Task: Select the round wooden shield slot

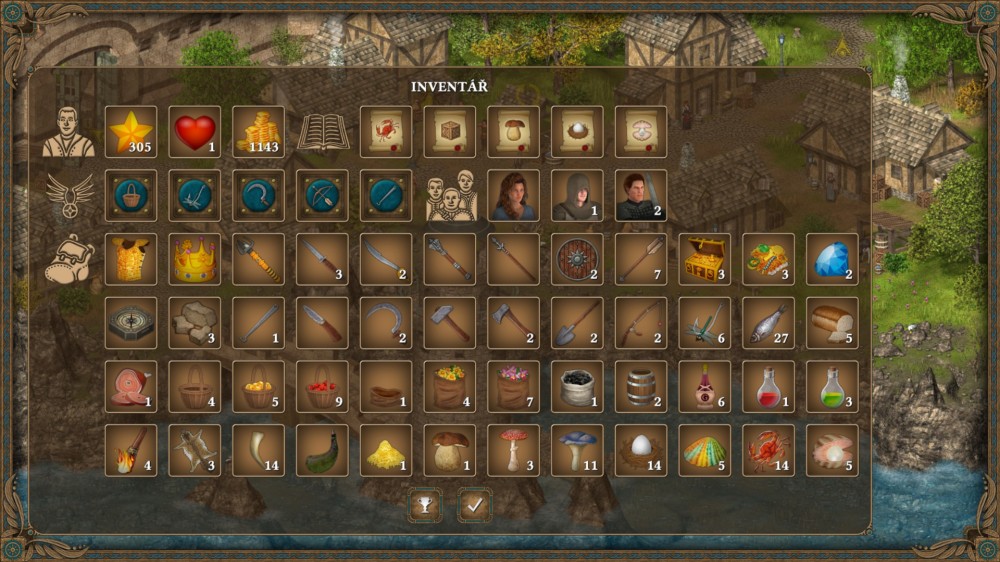Action: click(577, 259)
